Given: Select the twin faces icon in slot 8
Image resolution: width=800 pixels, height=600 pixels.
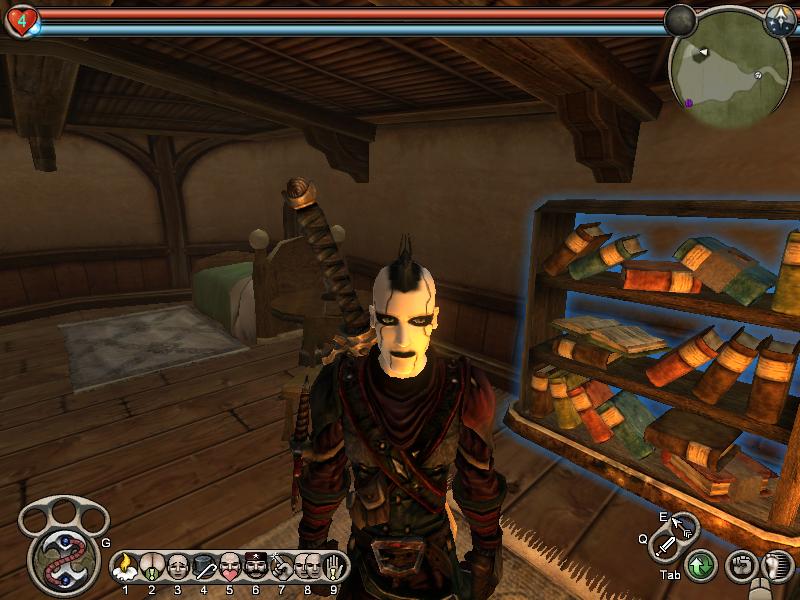Looking at the screenshot, I should click(x=308, y=568).
